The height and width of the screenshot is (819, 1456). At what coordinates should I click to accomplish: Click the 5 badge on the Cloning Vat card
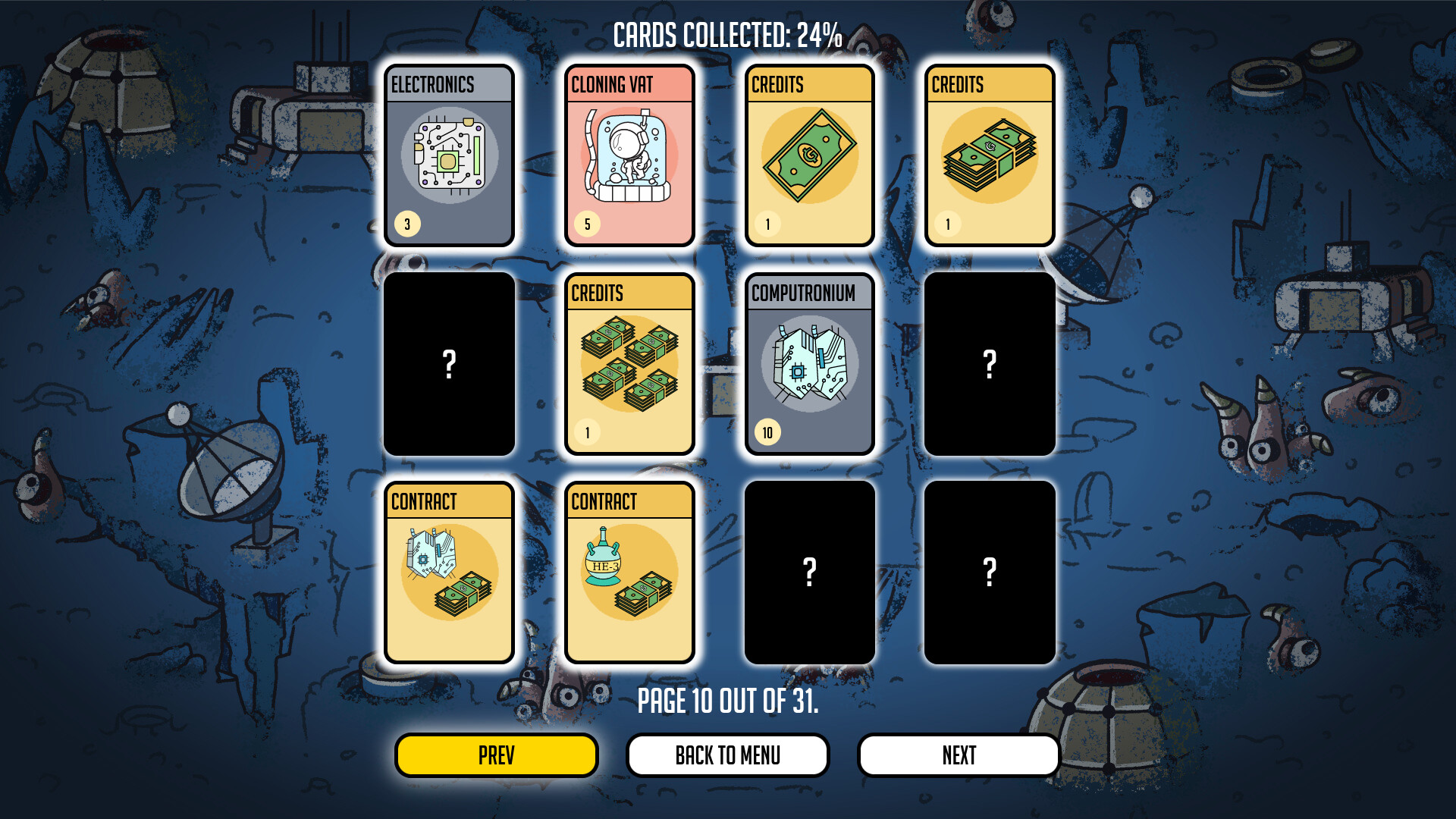coord(586,224)
